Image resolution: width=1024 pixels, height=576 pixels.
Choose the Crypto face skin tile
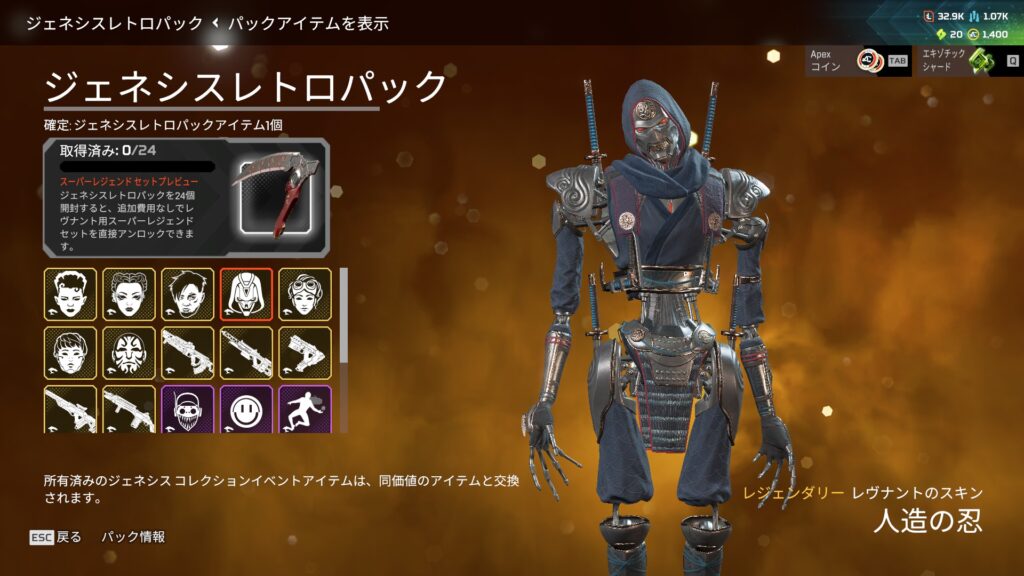[x=187, y=294]
